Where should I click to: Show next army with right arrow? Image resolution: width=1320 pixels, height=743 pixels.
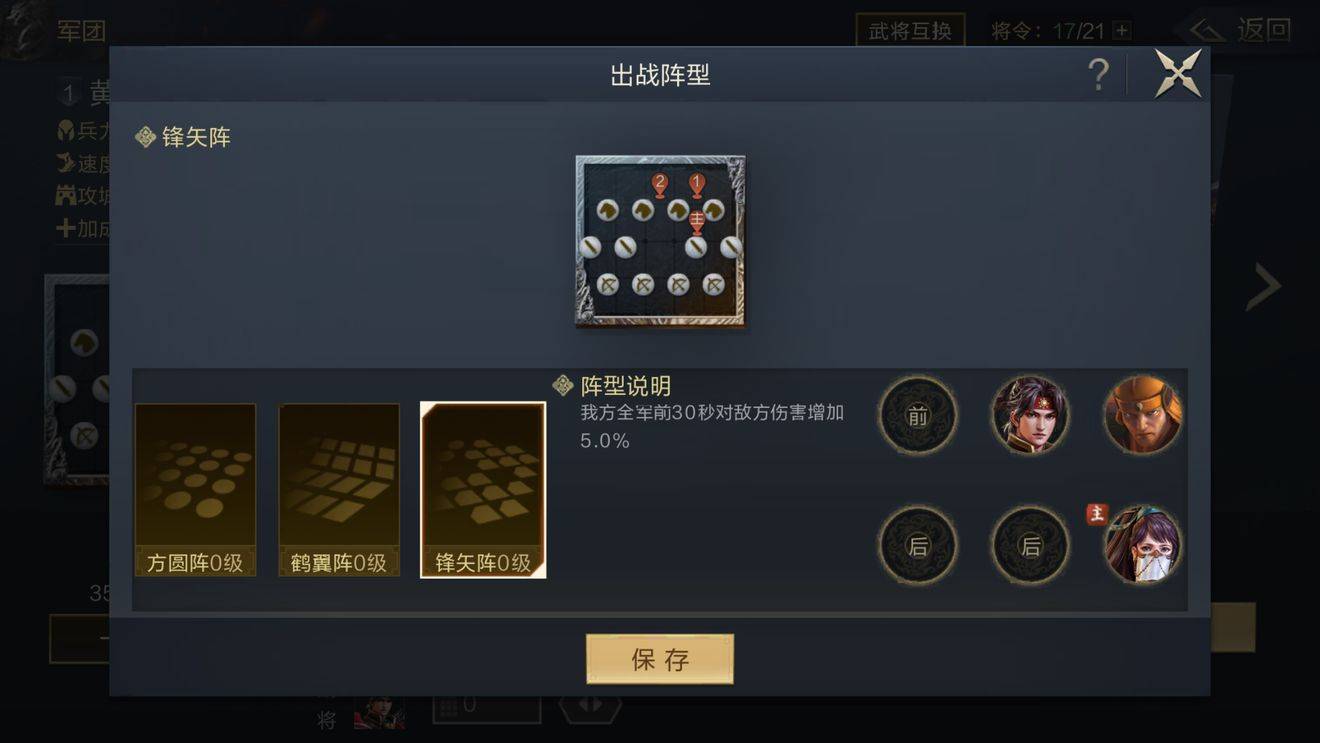coord(1264,288)
